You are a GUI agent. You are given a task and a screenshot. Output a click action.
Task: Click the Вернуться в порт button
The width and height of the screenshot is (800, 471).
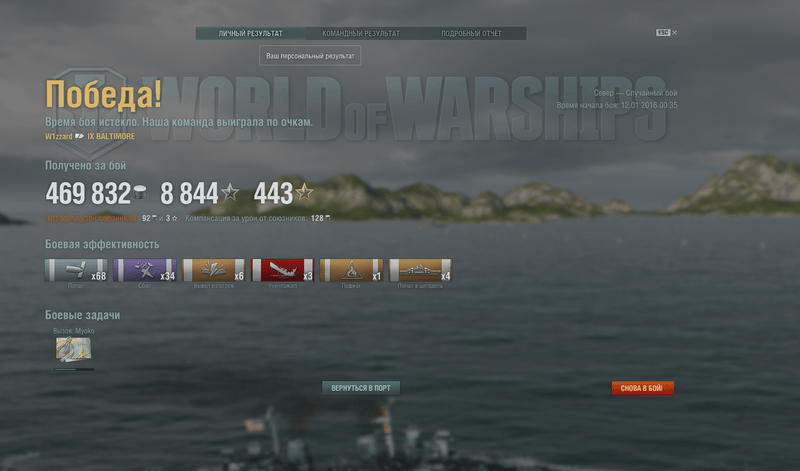pyautogui.click(x=361, y=388)
